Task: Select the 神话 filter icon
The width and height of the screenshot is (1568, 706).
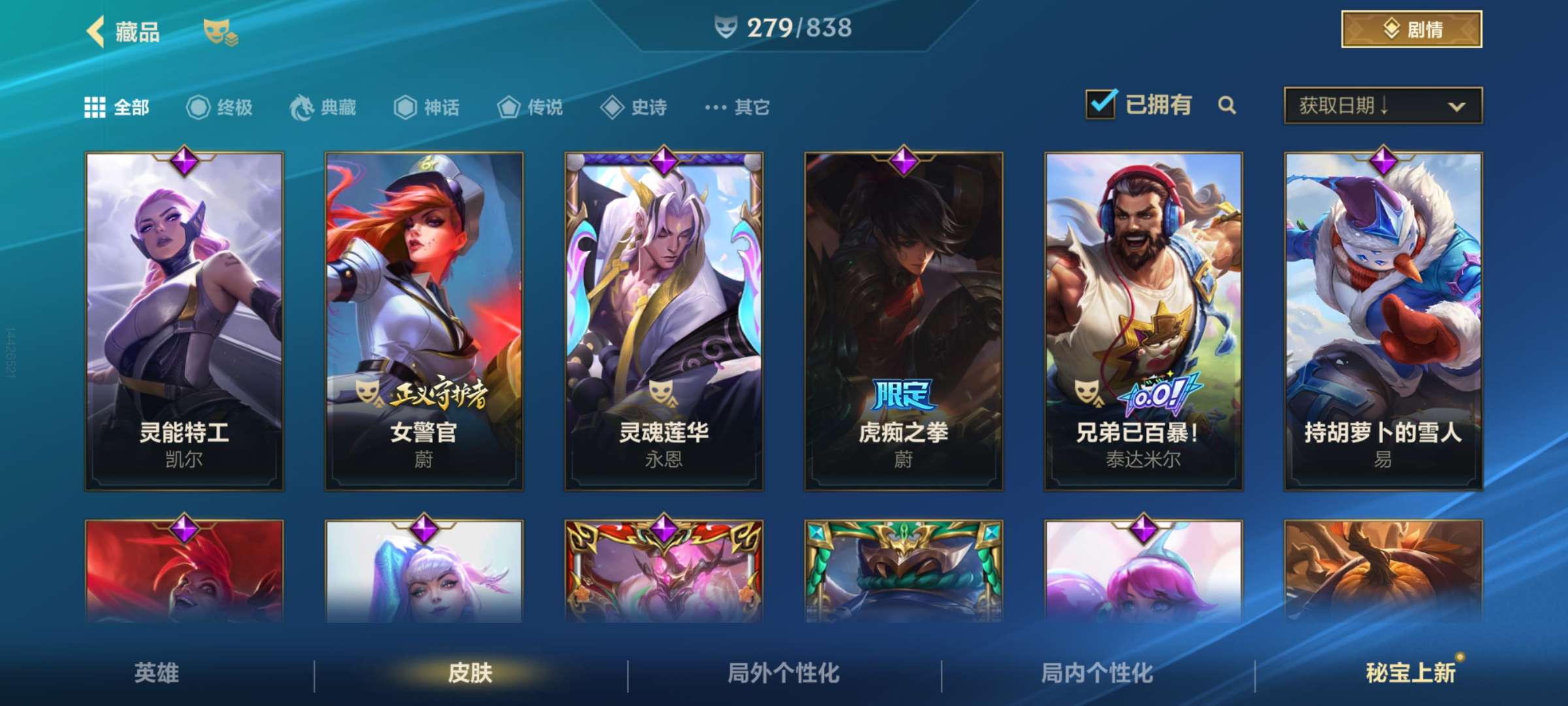Action: click(405, 108)
